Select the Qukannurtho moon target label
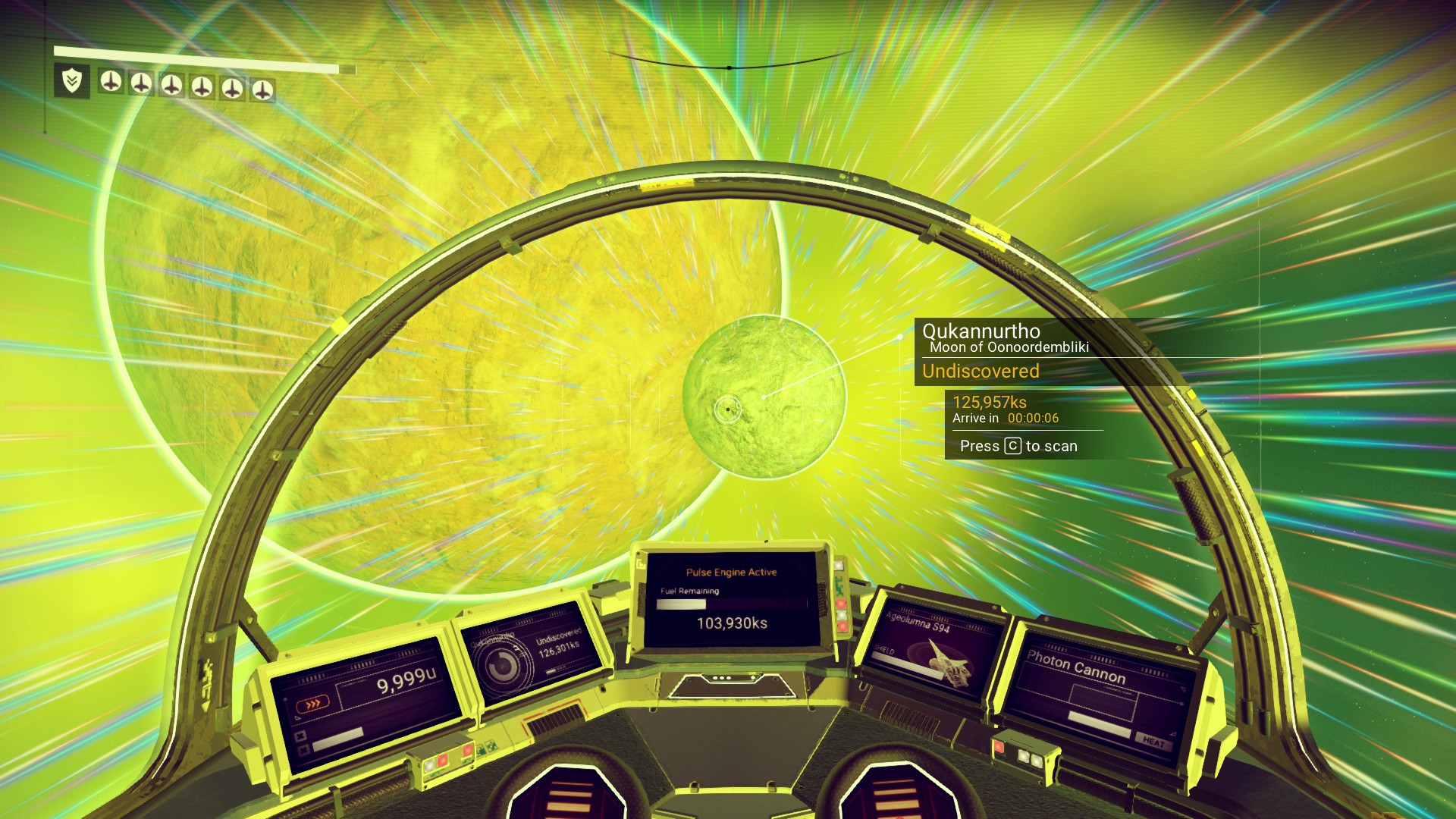The image size is (1456, 819). pos(981,331)
